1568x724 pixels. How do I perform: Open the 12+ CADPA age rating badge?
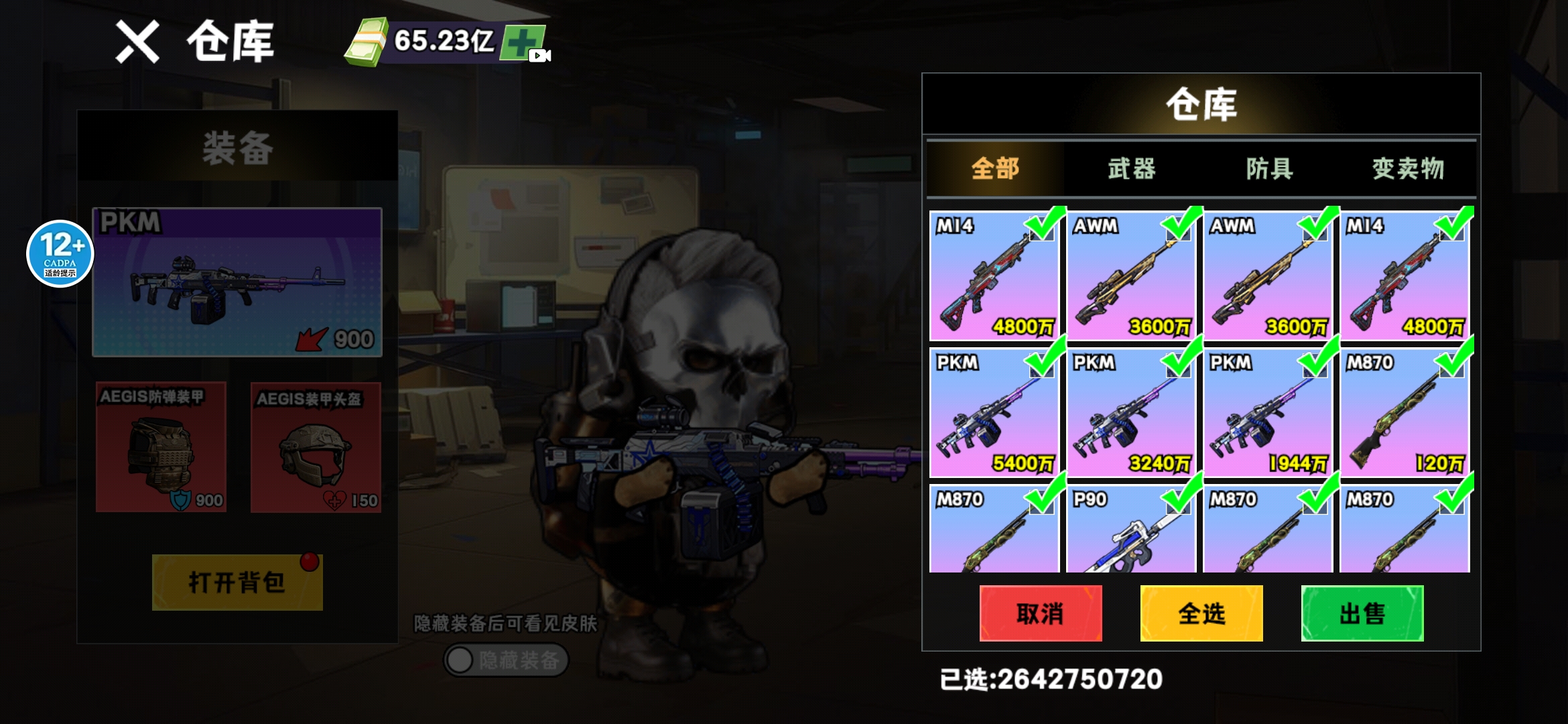pos(60,253)
